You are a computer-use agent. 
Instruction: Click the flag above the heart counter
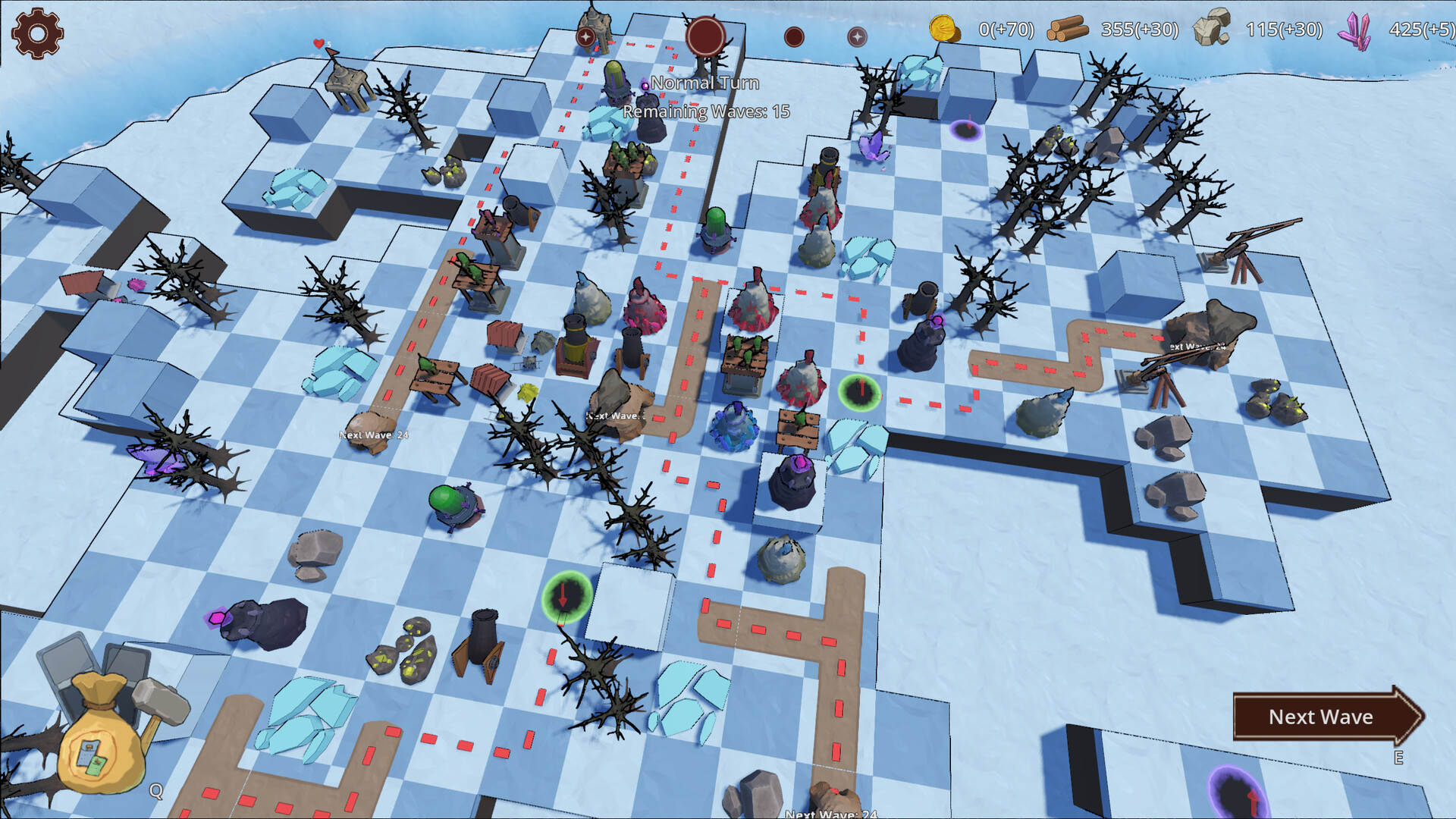[x=334, y=52]
